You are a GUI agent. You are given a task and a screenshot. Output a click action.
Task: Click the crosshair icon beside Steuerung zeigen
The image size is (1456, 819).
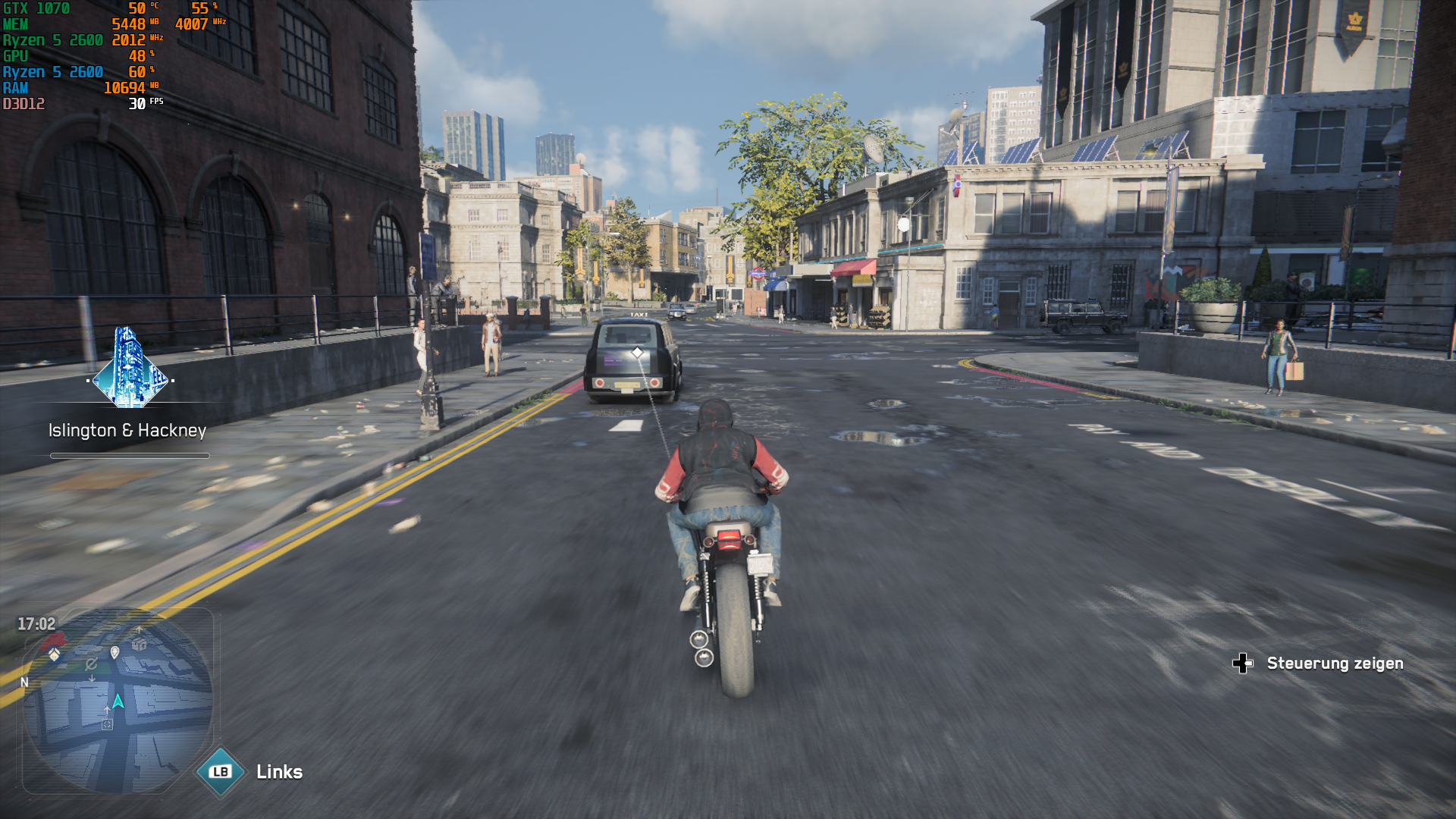(1244, 663)
